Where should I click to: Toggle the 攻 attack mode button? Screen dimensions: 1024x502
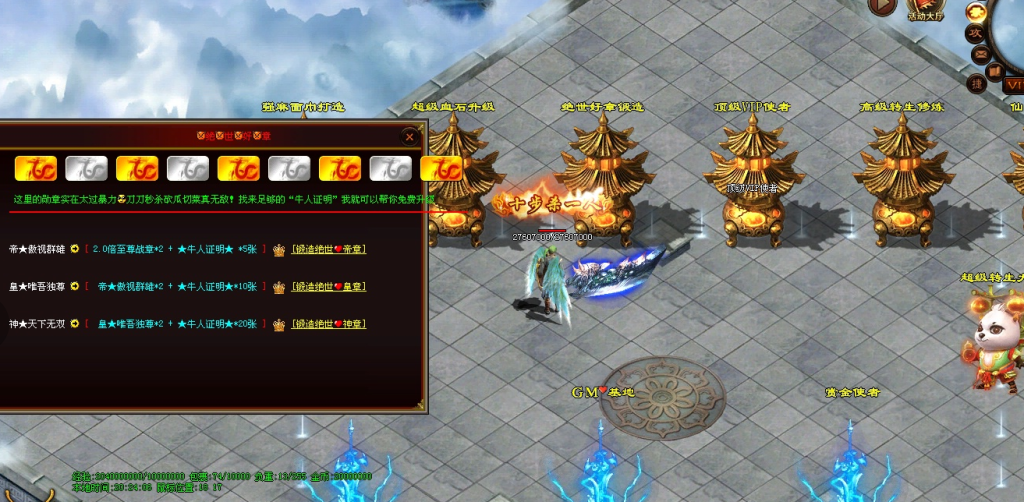975,32
